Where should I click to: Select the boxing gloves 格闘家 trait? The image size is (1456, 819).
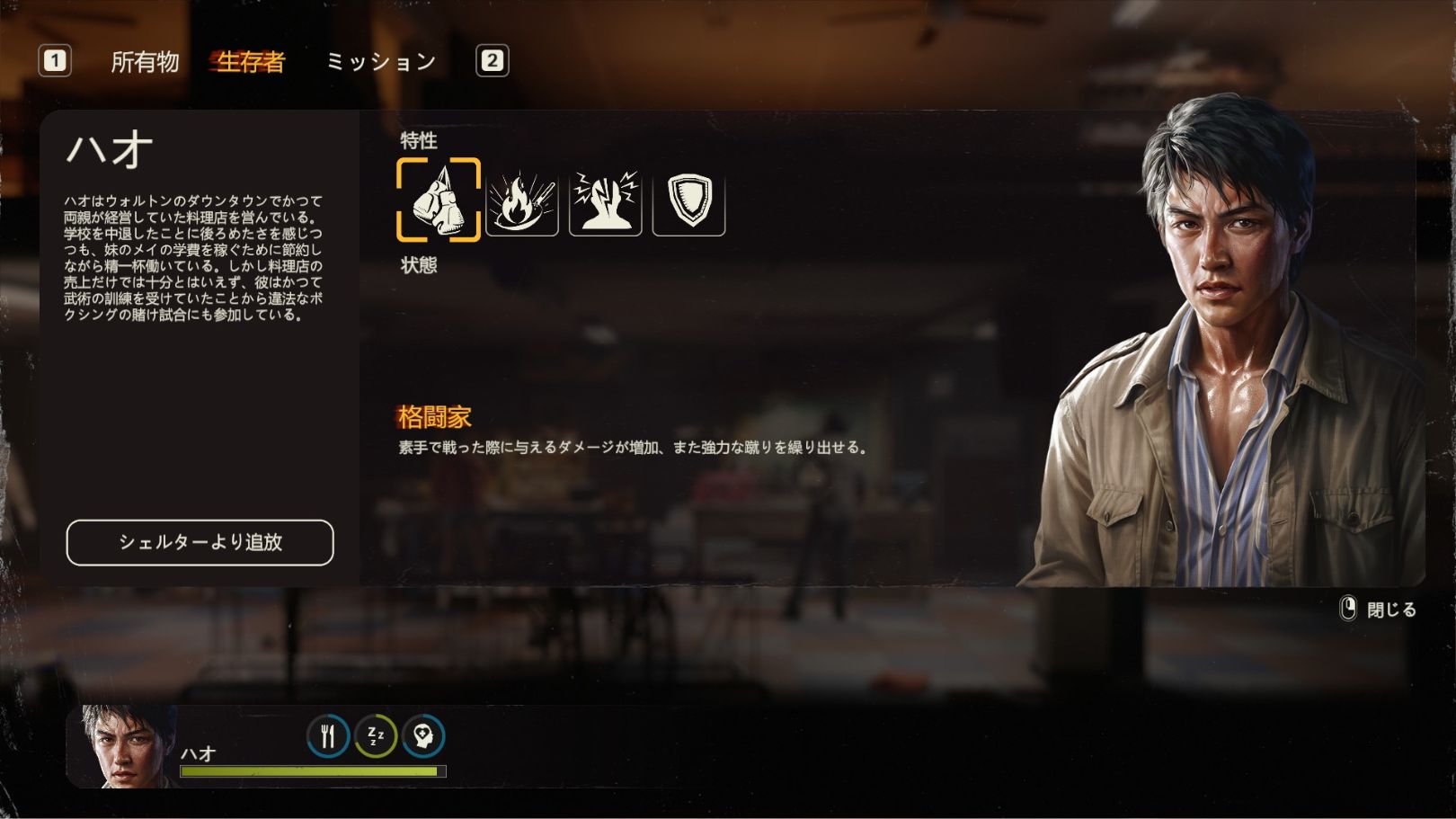(439, 200)
